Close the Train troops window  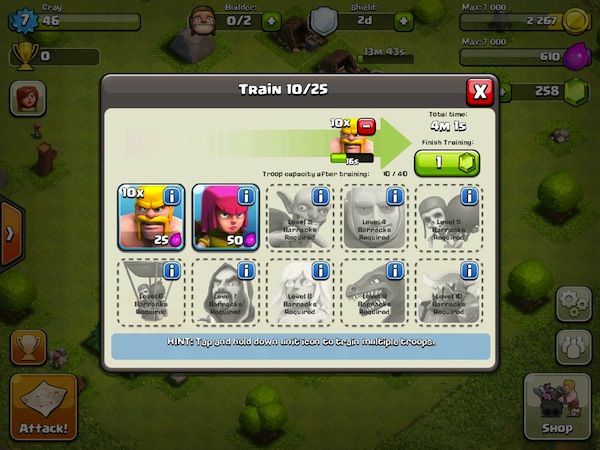pos(481,92)
